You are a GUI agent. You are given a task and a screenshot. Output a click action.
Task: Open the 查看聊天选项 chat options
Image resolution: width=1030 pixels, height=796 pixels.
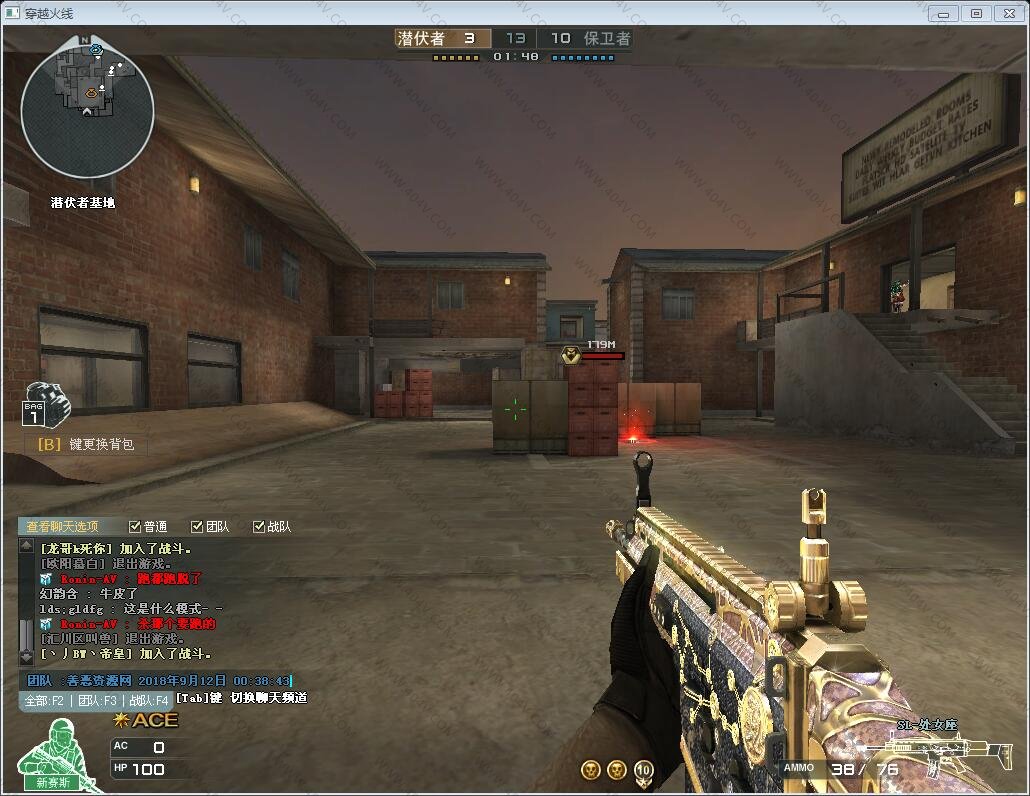[x=62, y=527]
